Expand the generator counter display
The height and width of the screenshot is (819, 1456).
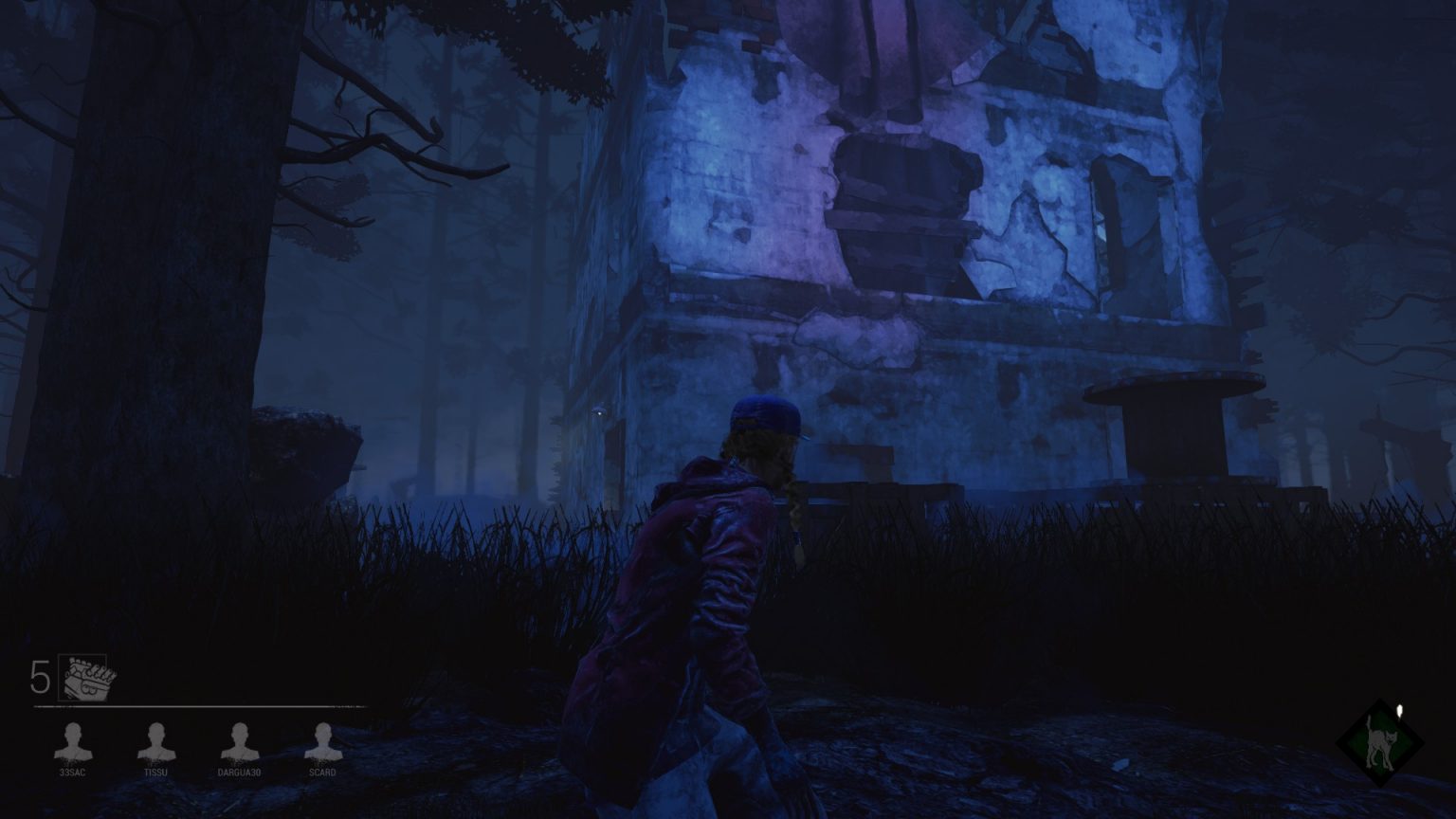tap(62, 678)
